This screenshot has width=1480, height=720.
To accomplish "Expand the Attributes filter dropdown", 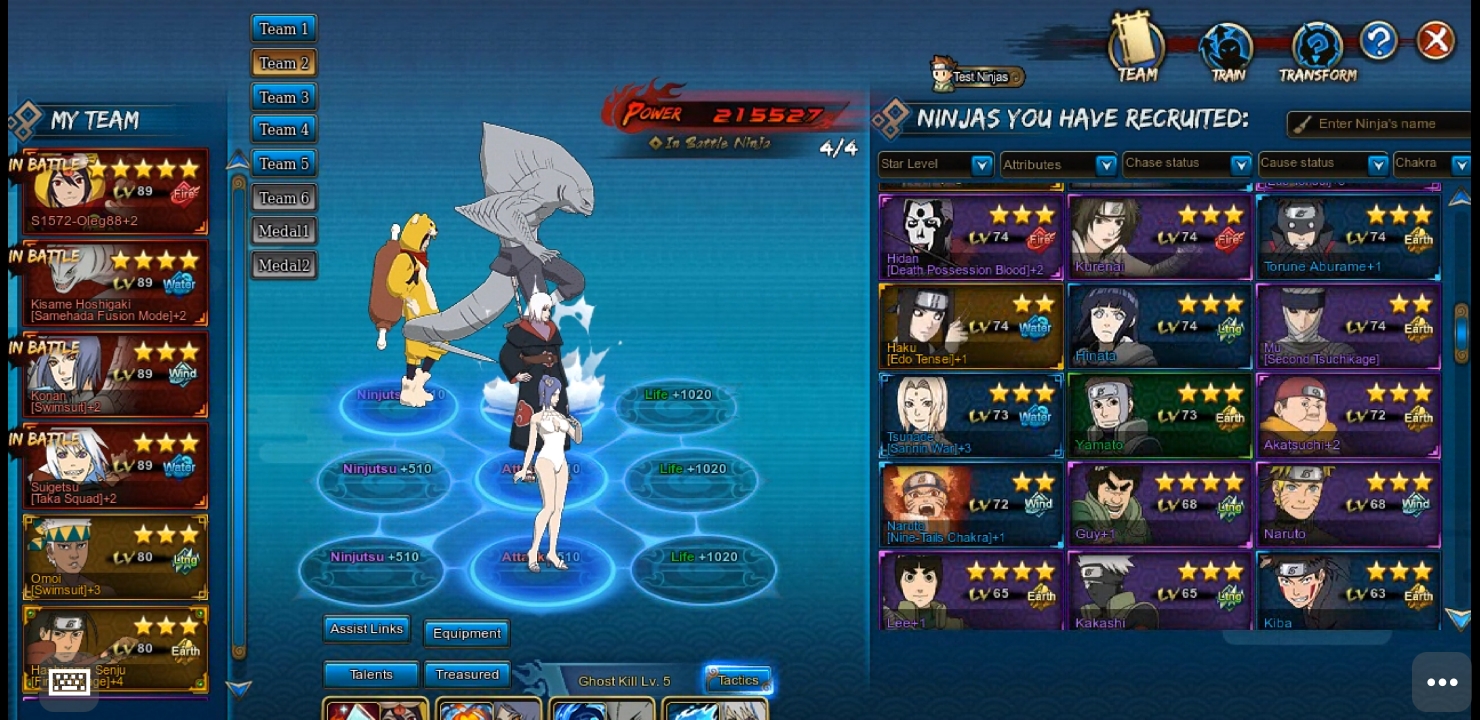I will pyautogui.click(x=1105, y=165).
